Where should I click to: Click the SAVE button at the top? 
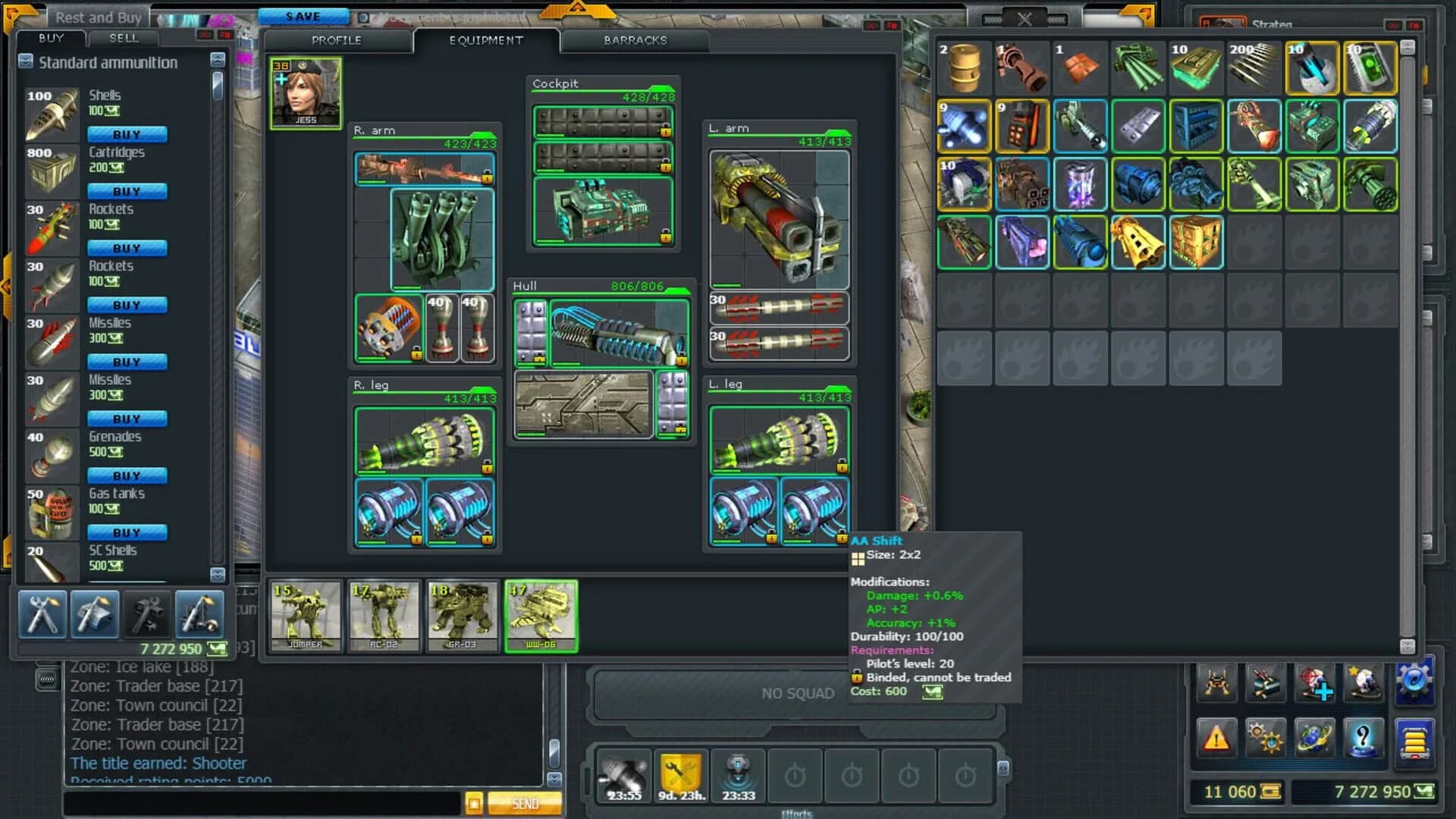(304, 15)
